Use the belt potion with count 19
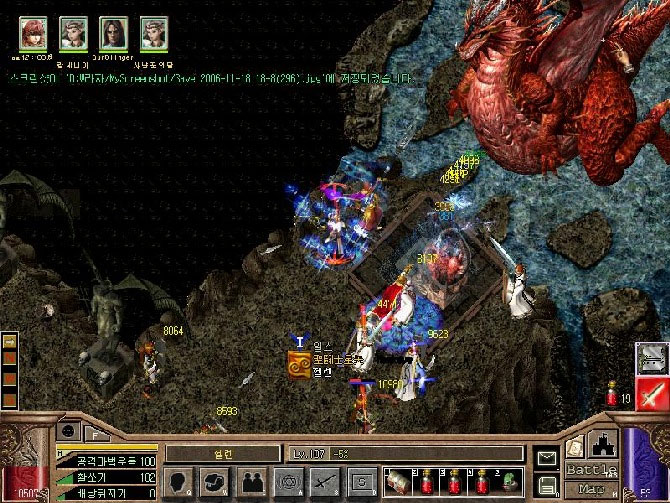The height and width of the screenshot is (503, 670). (613, 397)
